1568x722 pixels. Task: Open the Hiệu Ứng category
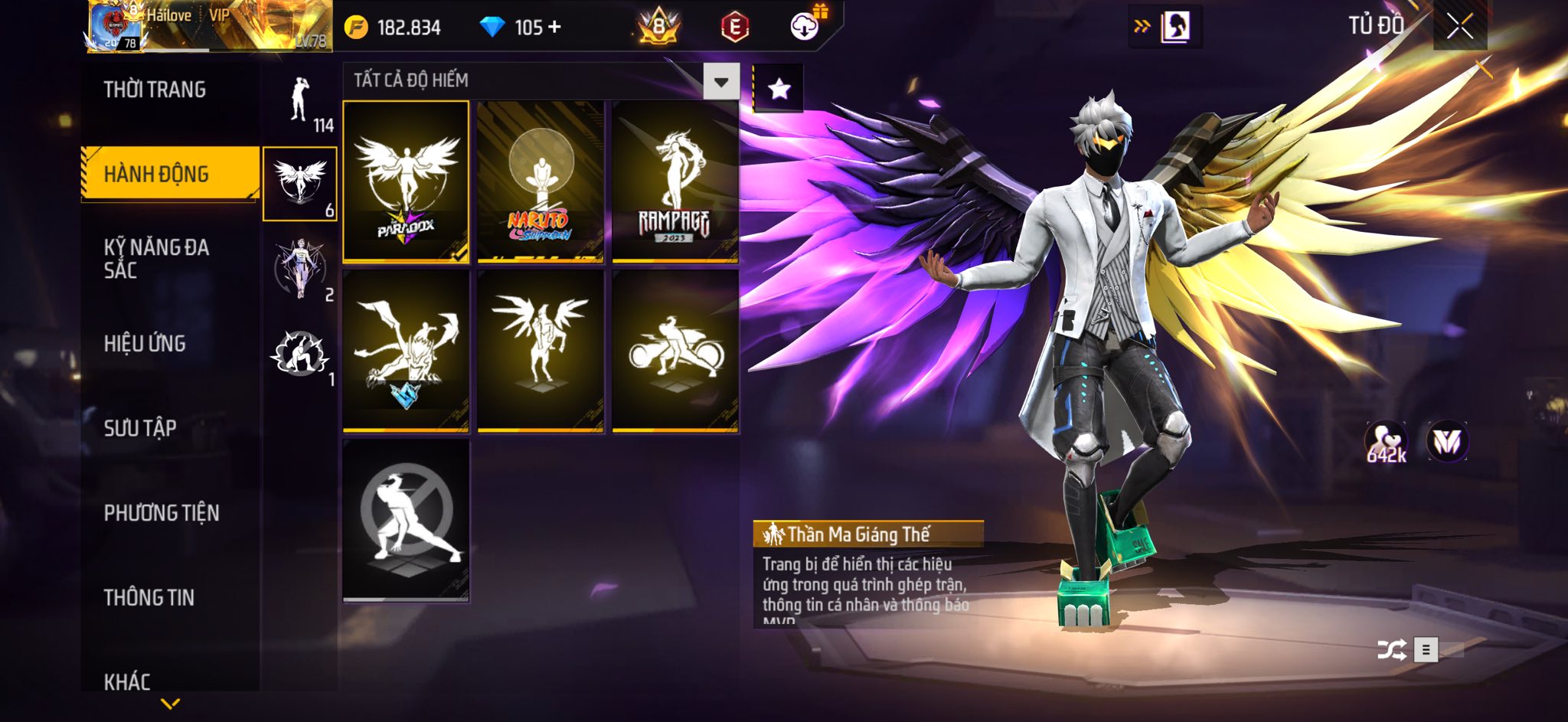[145, 343]
